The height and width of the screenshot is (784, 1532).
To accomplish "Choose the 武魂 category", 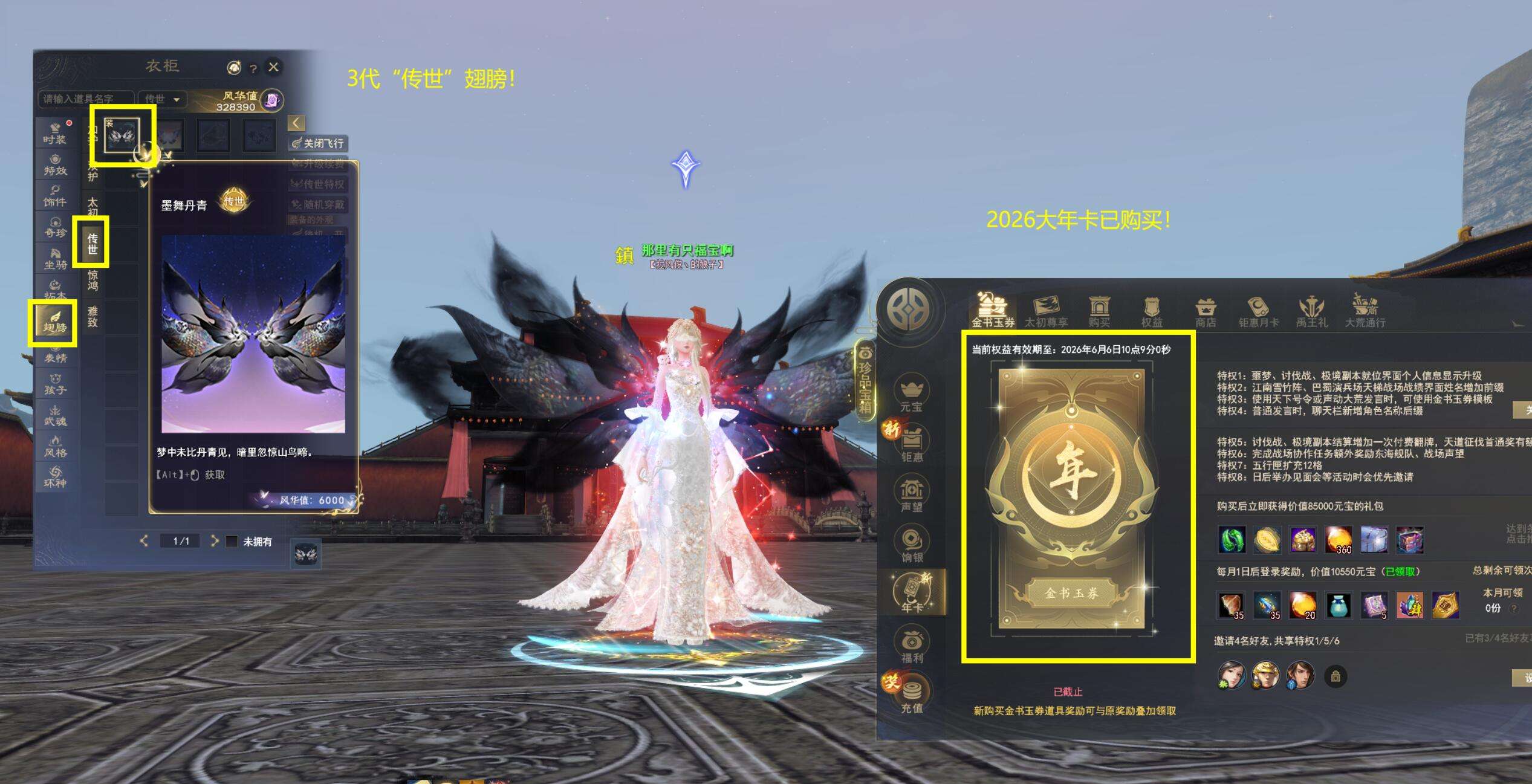I will click(55, 415).
